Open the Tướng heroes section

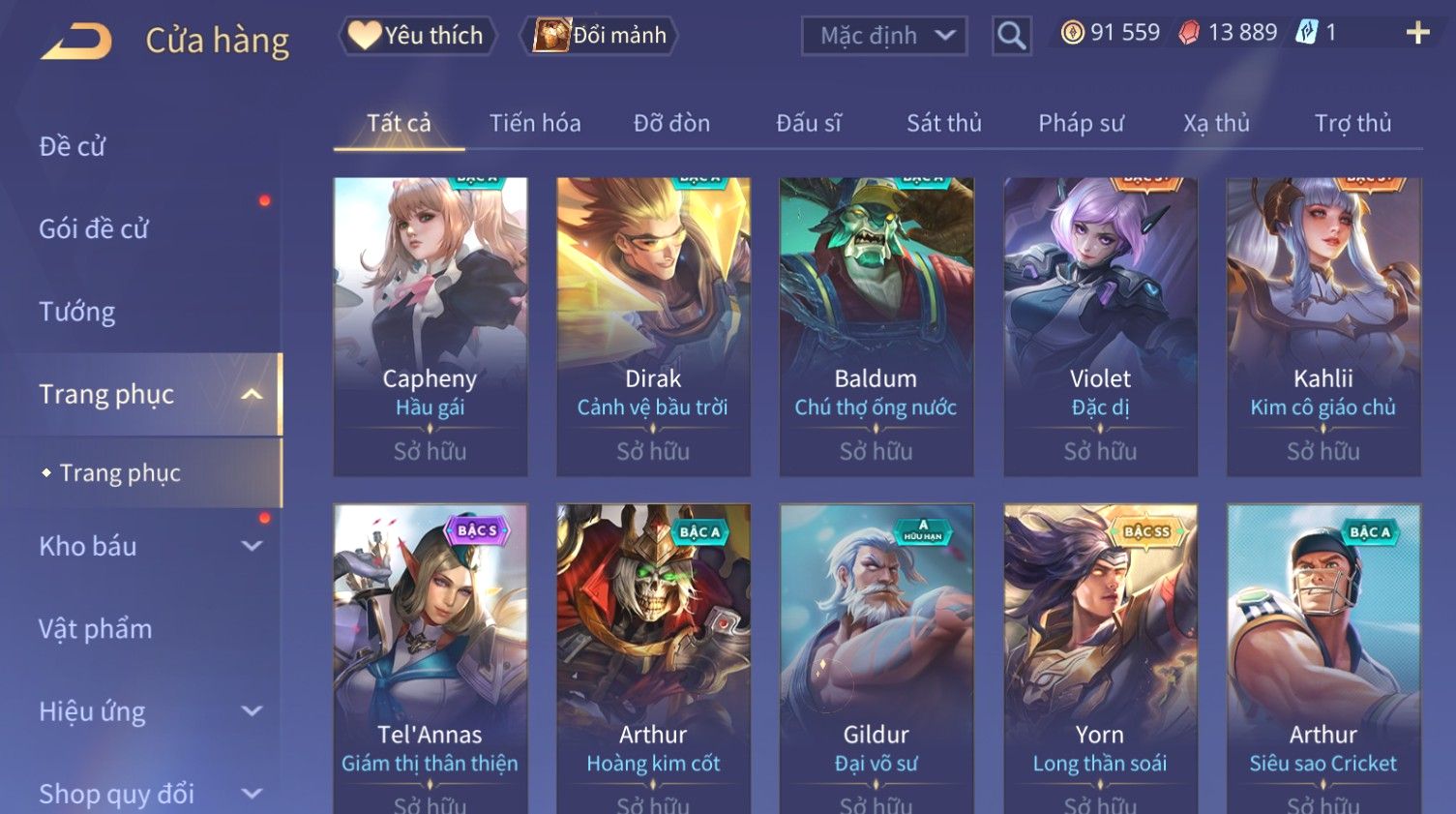[x=77, y=312]
